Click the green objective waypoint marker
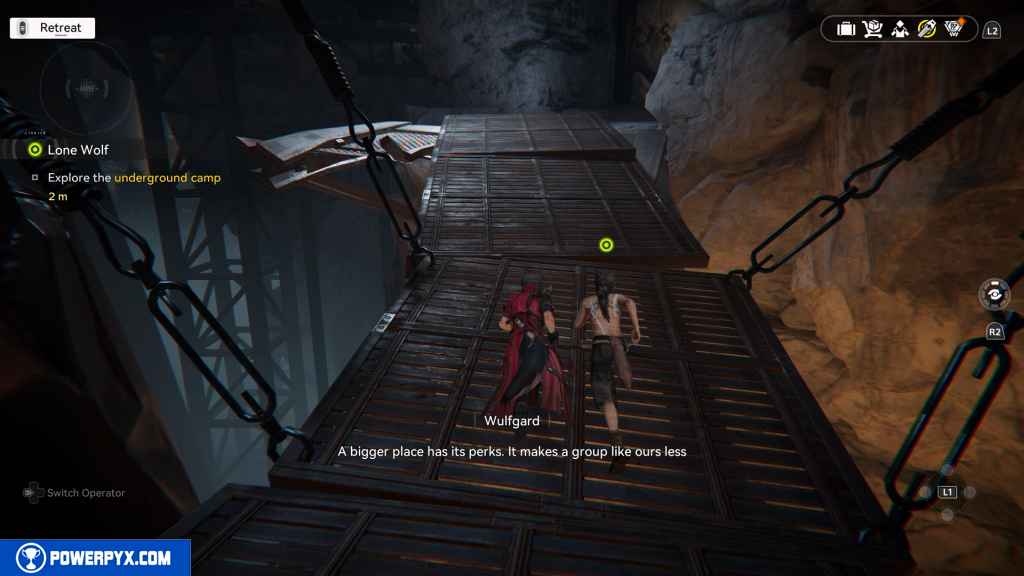Viewport: 1024px width, 576px height. (605, 245)
